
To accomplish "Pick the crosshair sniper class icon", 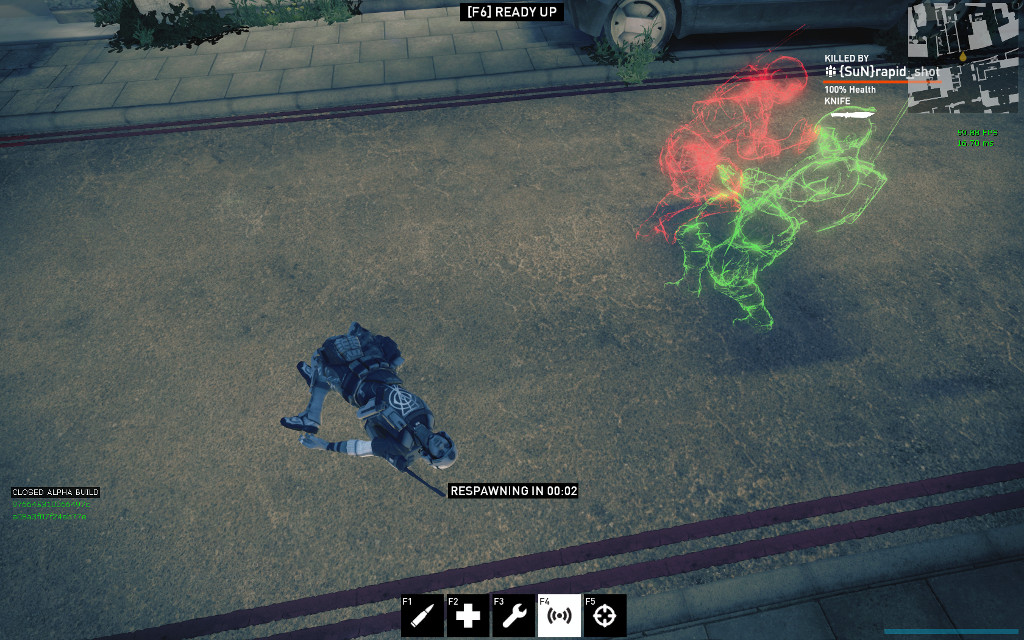I will click(605, 616).
